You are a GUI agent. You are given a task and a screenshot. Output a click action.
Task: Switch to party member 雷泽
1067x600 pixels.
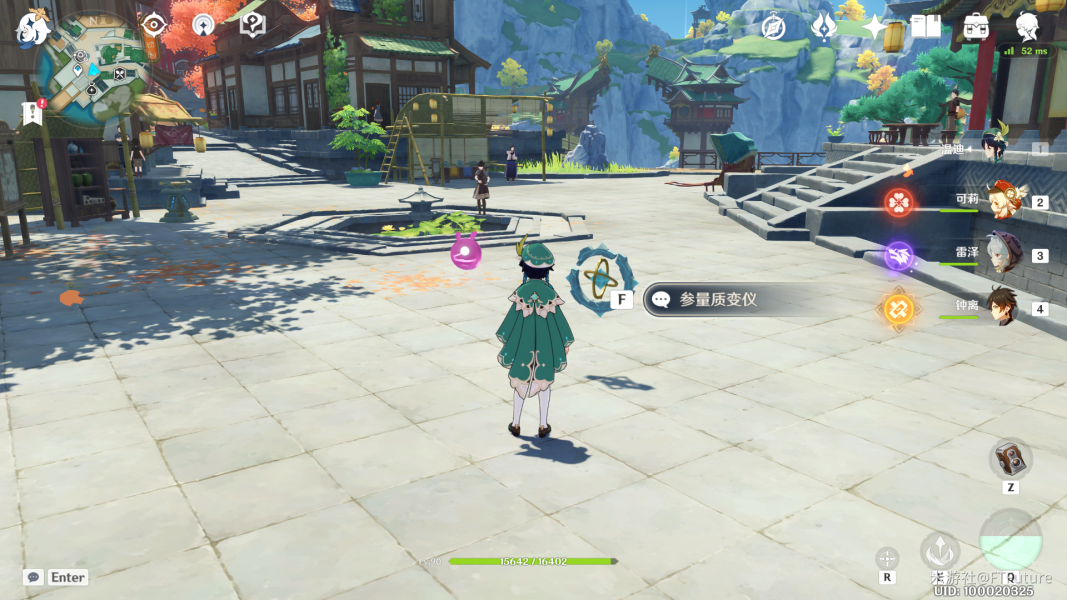[x=1003, y=254]
